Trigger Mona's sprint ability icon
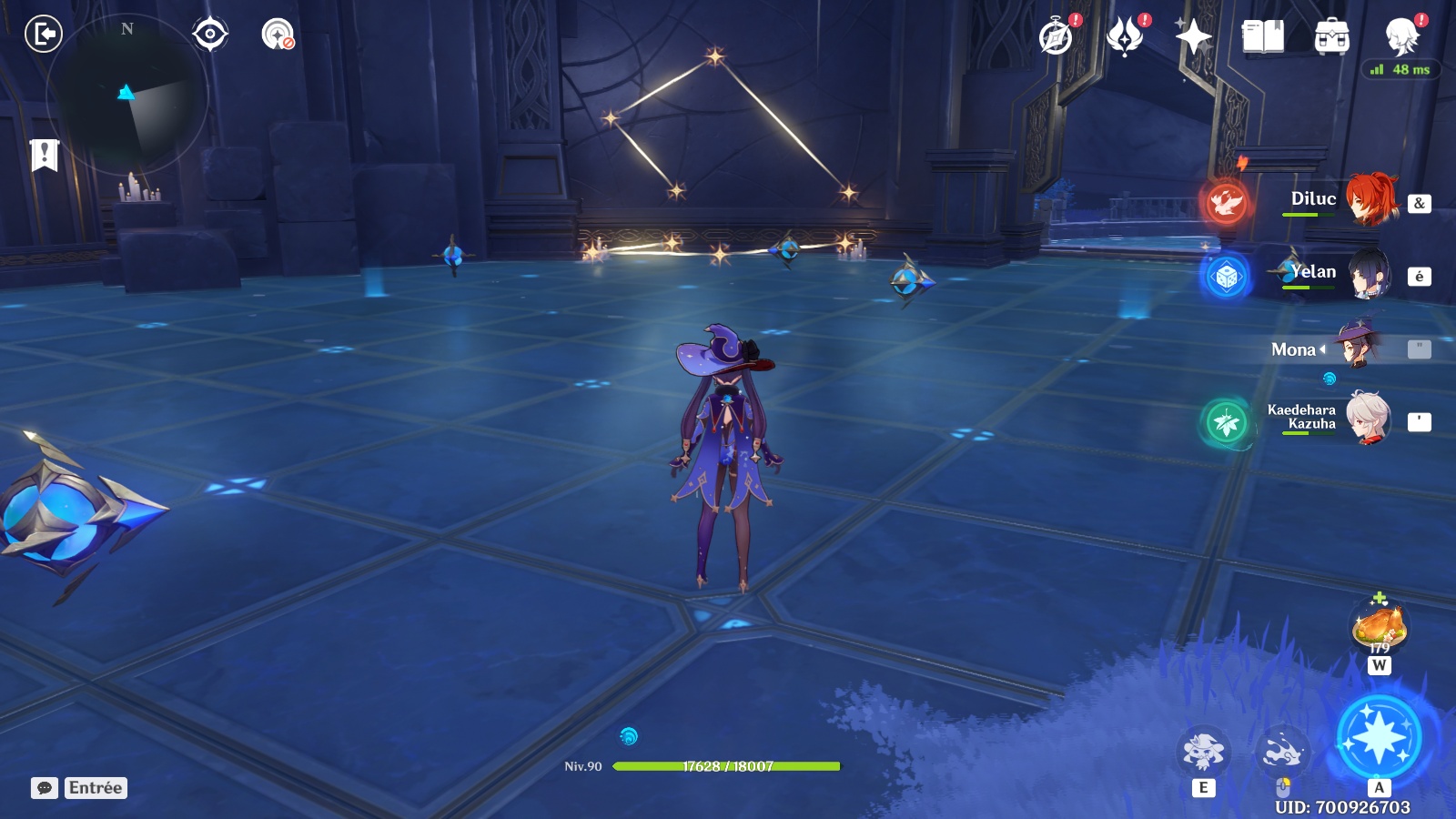Screen dimensions: 1456x819 (1282, 752)
